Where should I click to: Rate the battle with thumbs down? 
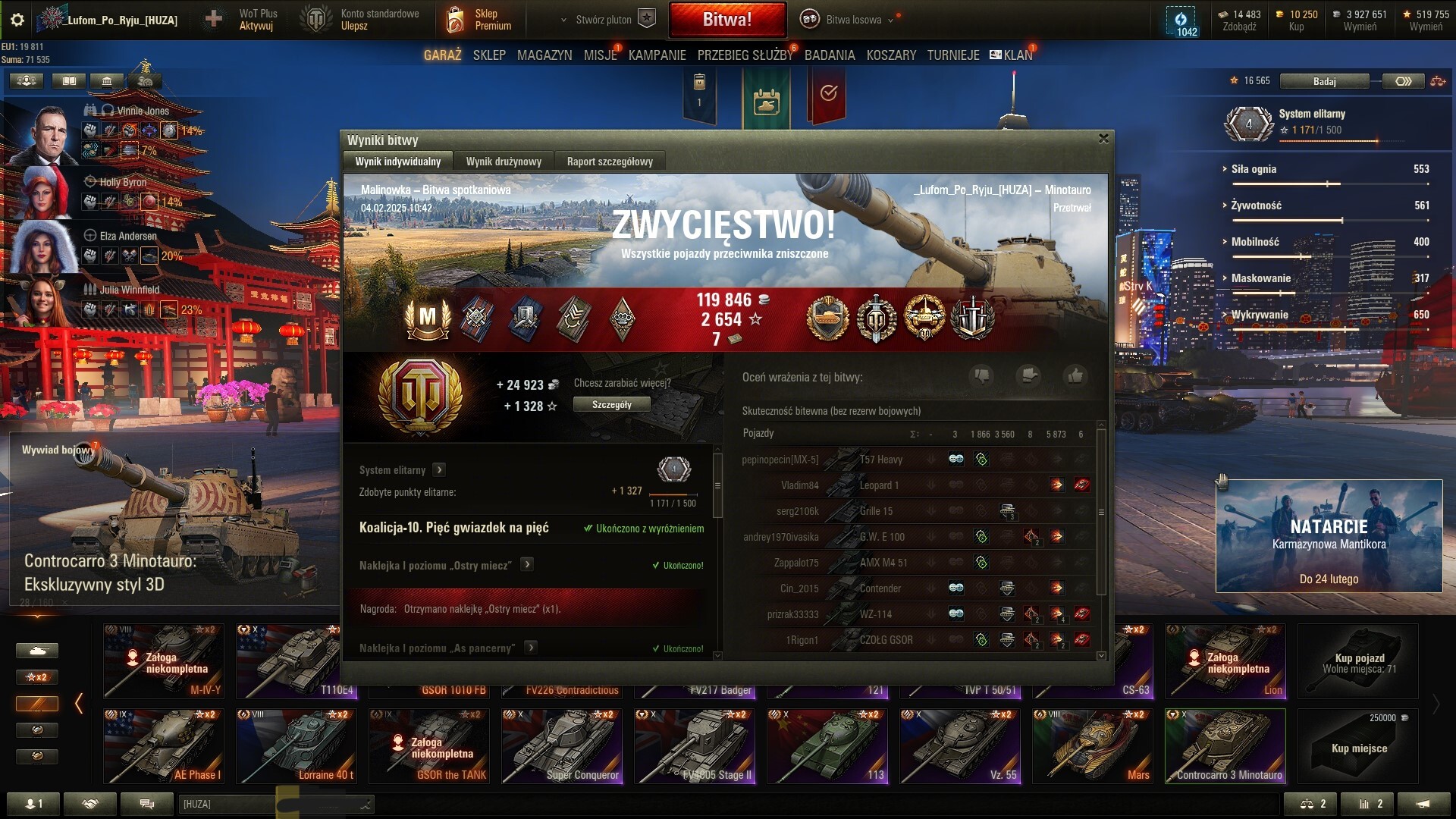982,375
